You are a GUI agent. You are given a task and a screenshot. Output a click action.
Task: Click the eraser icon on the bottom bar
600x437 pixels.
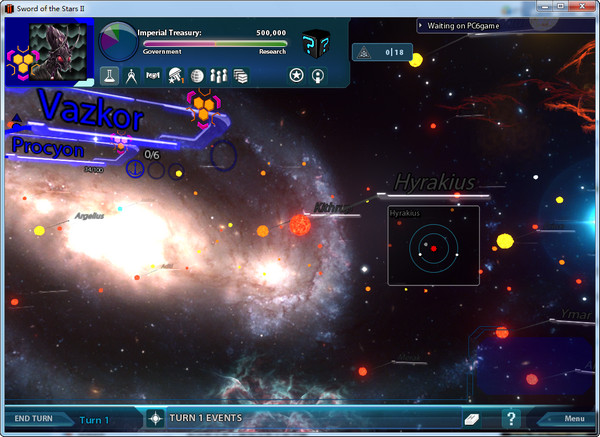(472, 418)
